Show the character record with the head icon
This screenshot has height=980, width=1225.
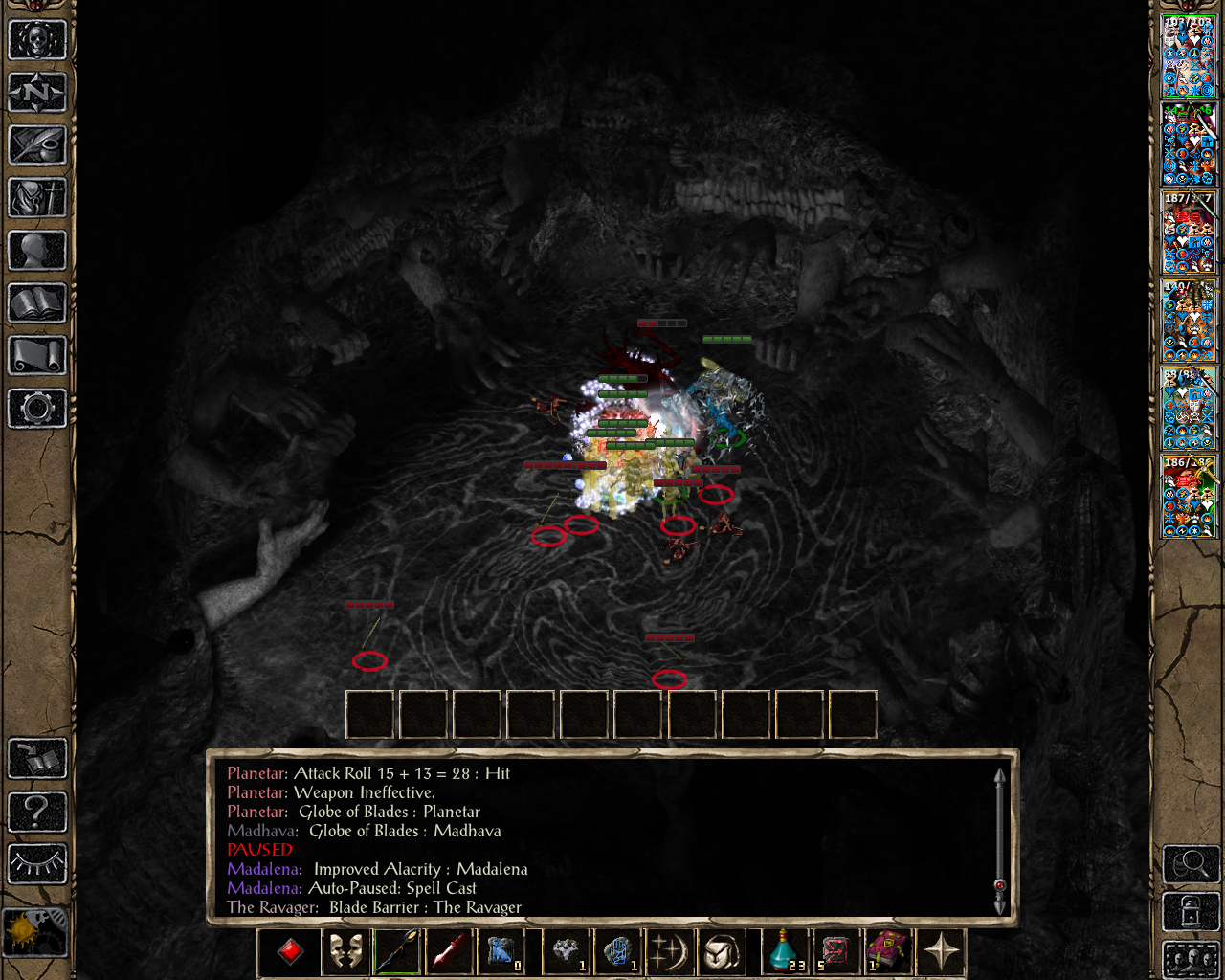click(x=37, y=251)
